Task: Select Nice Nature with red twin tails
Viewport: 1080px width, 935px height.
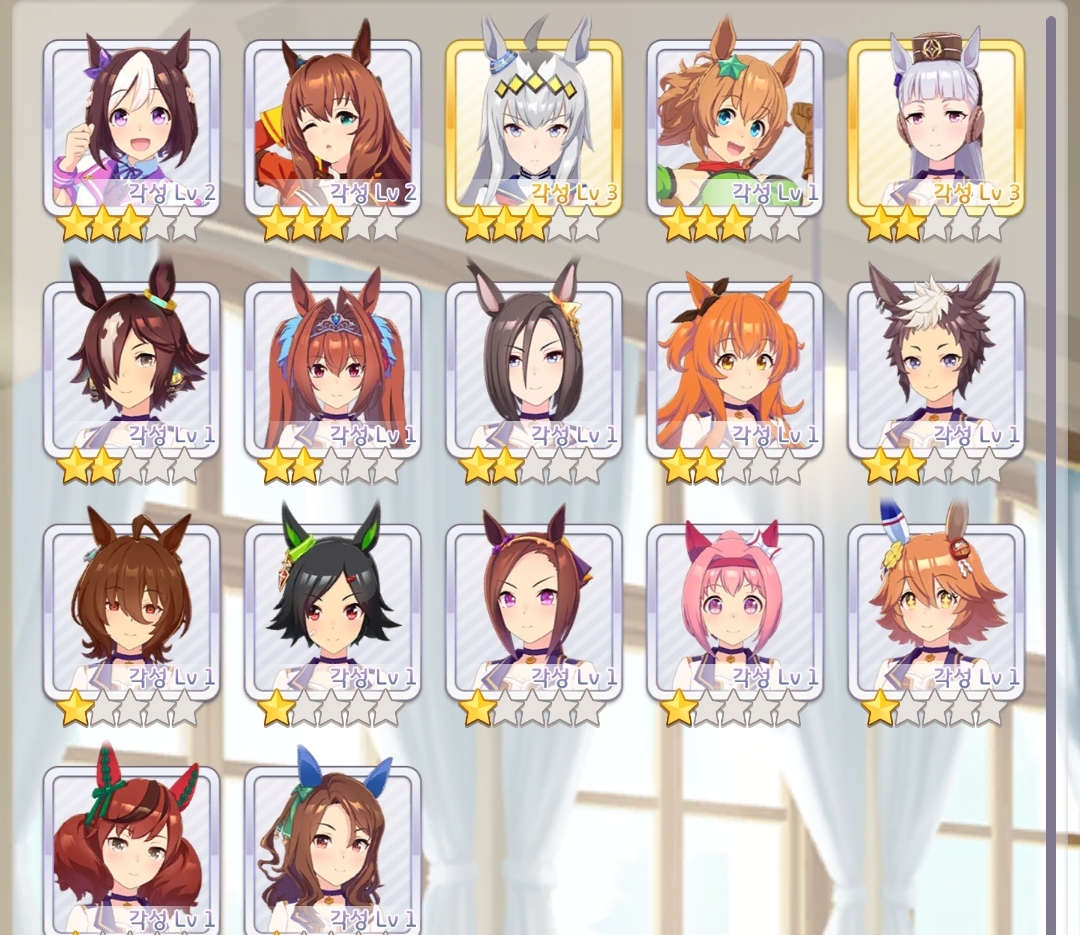Action: pyautogui.click(x=131, y=850)
